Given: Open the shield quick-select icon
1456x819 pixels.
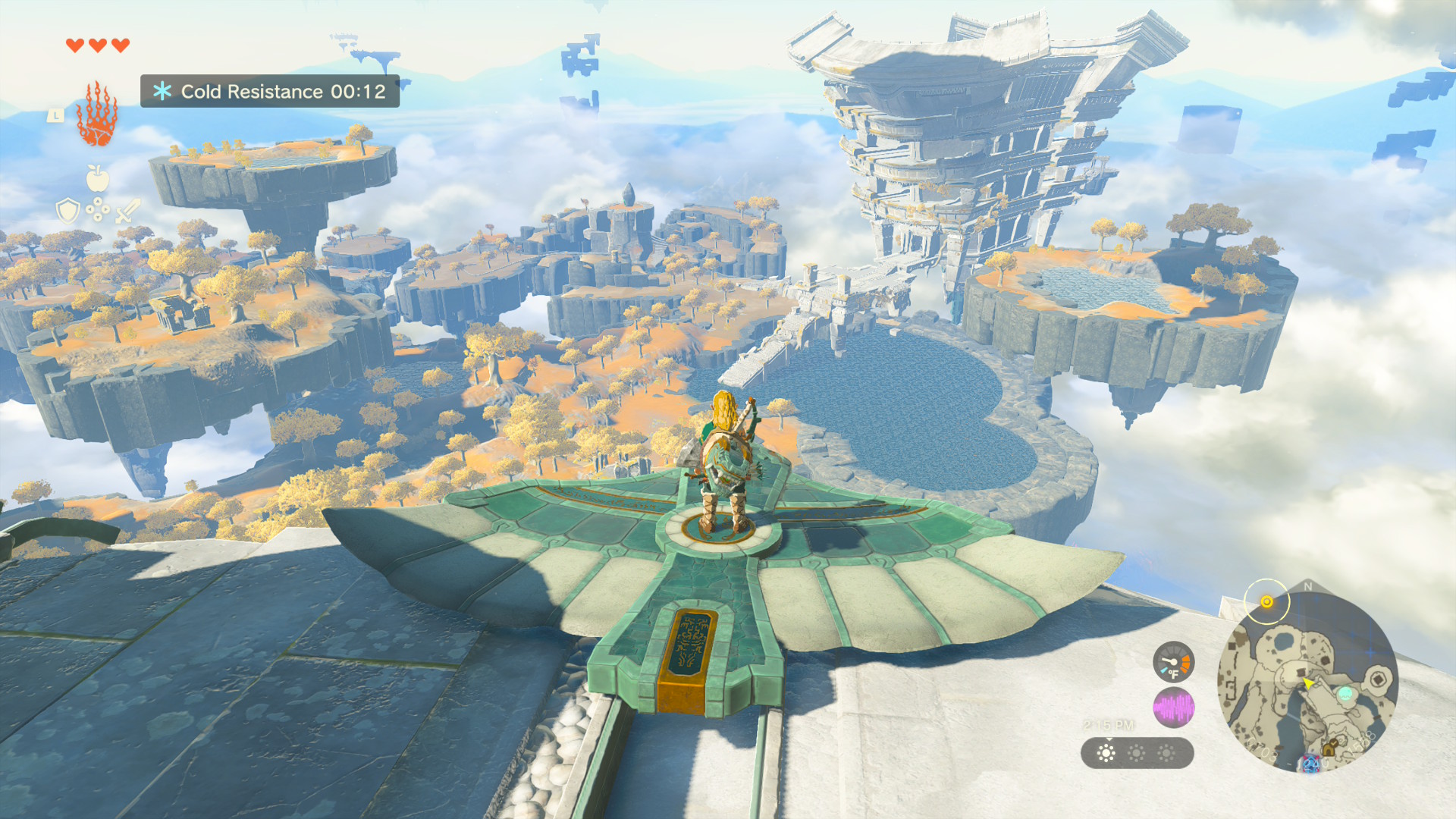Looking at the screenshot, I should pyautogui.click(x=68, y=210).
